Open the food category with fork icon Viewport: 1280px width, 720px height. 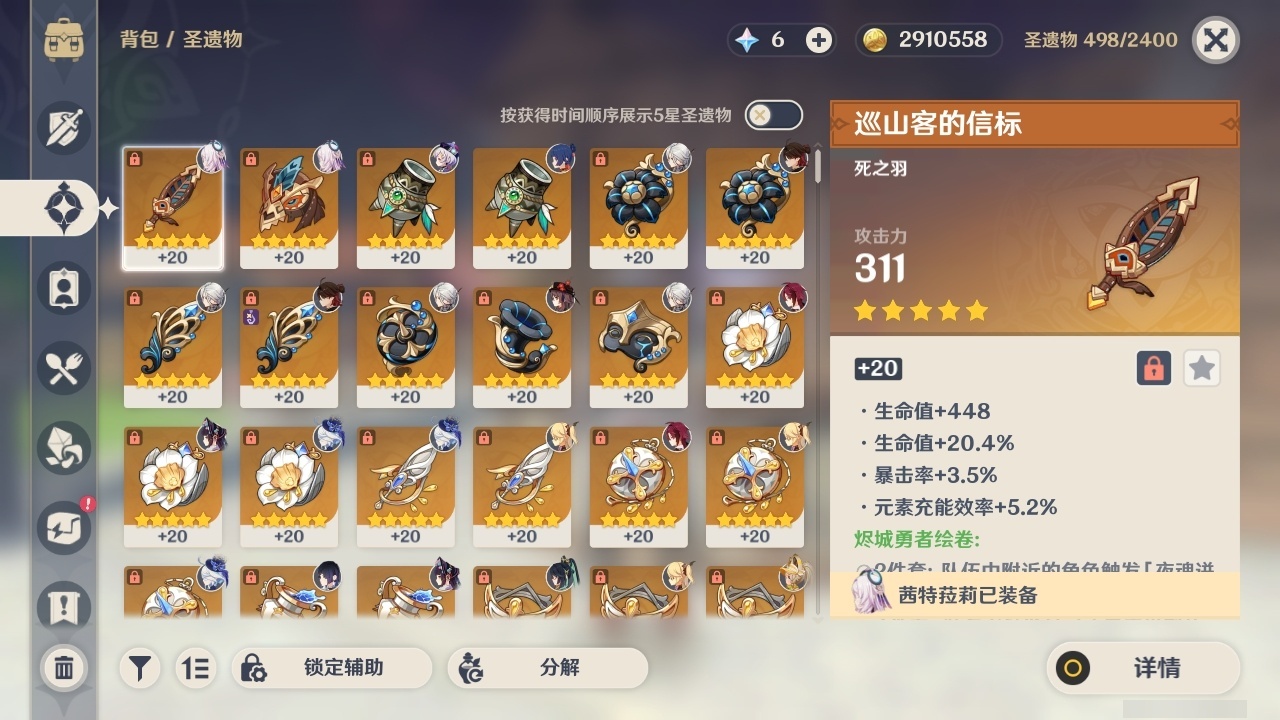pyautogui.click(x=66, y=368)
